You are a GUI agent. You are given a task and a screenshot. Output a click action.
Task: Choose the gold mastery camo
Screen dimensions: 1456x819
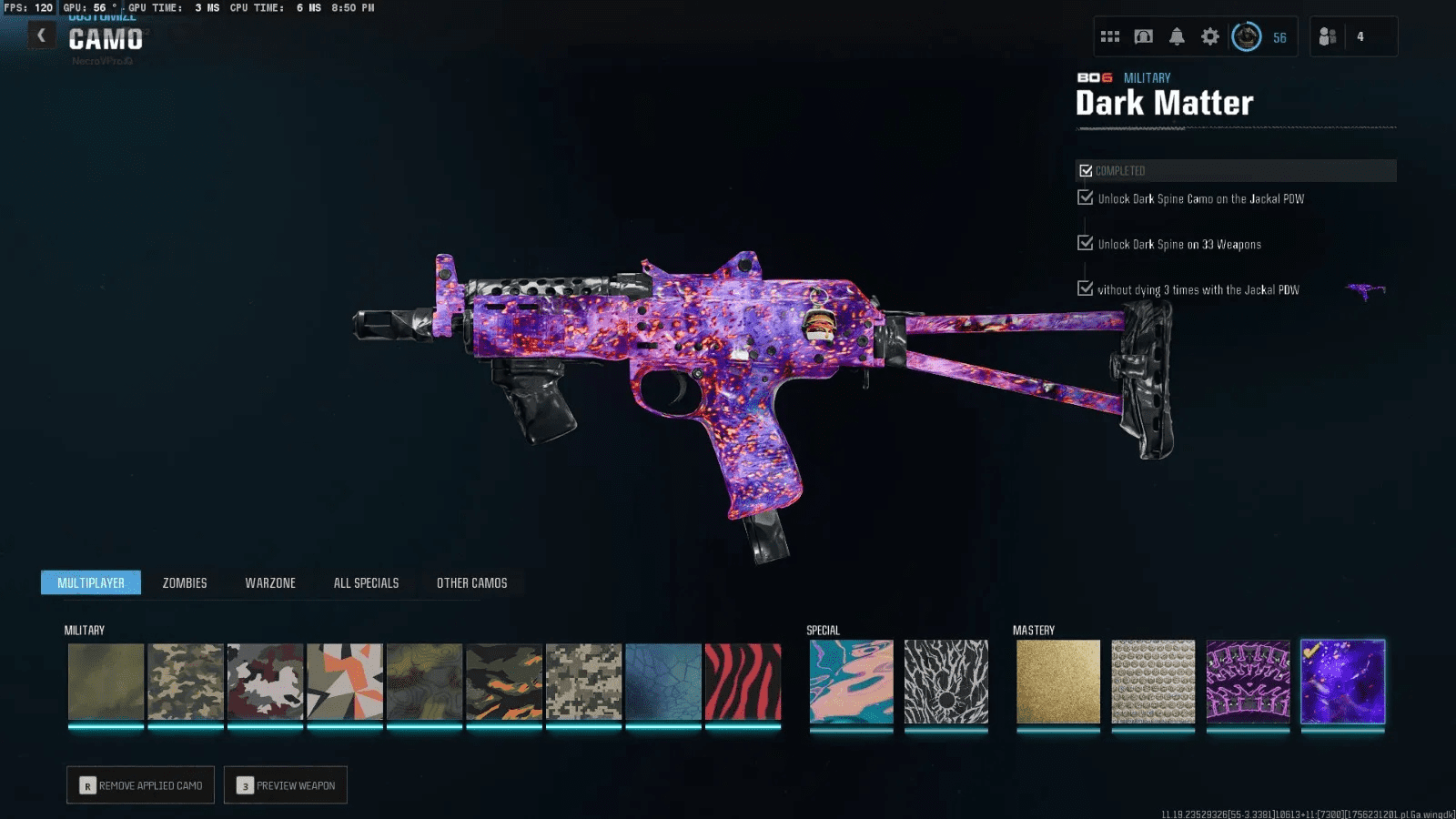[x=1057, y=682]
